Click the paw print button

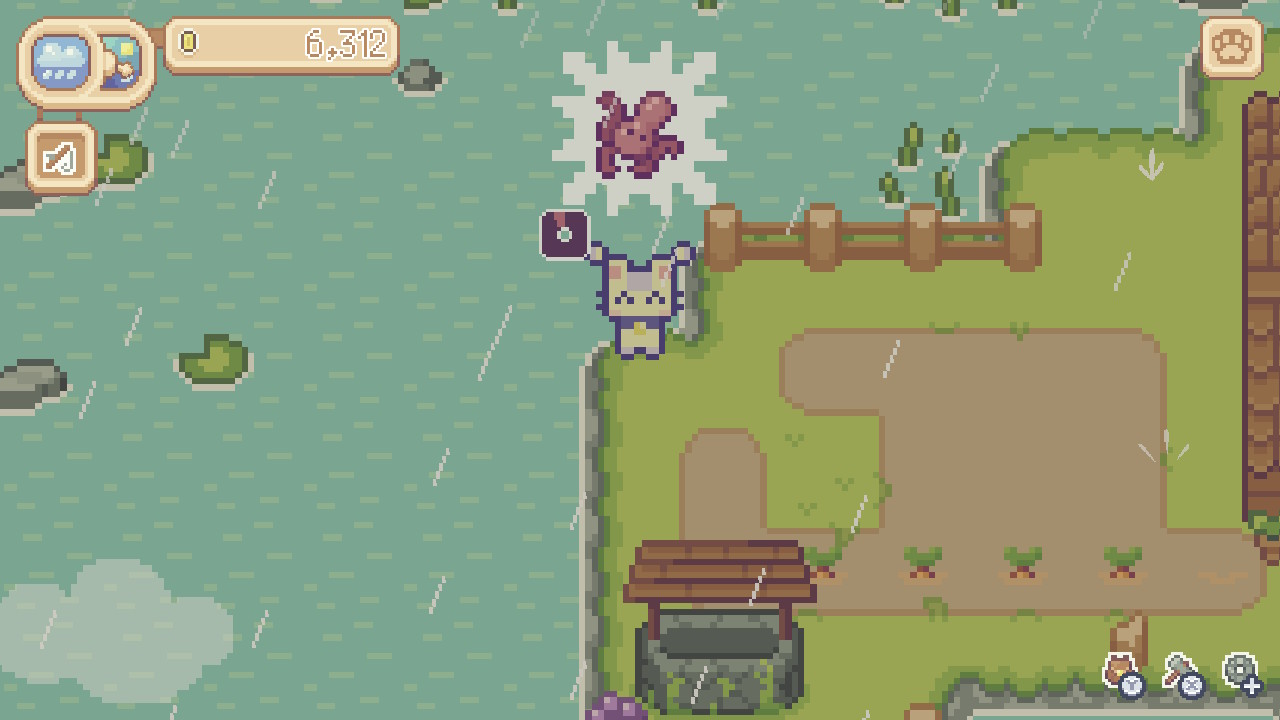pyautogui.click(x=1230, y=47)
